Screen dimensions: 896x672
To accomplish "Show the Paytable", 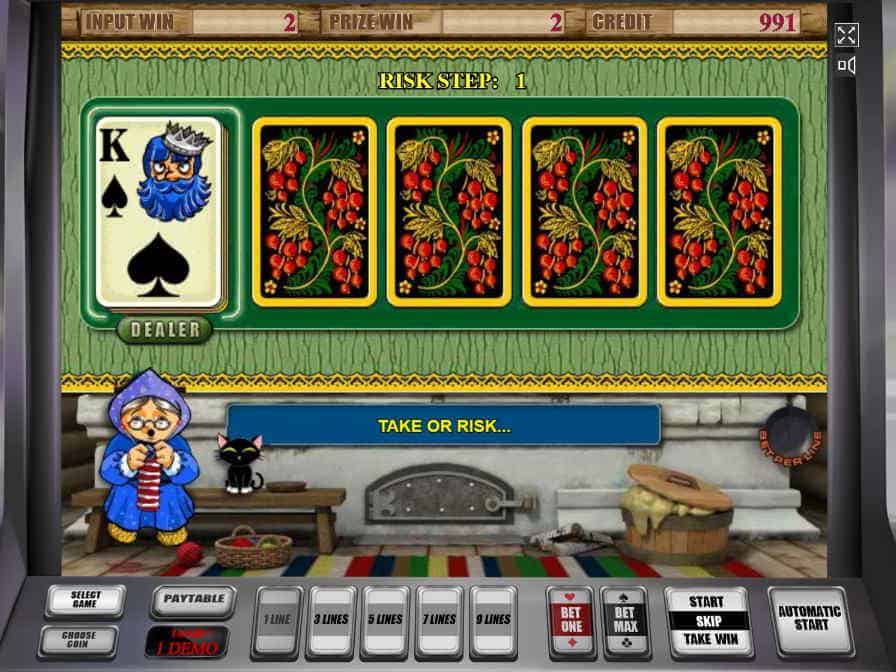I will pos(193,602).
